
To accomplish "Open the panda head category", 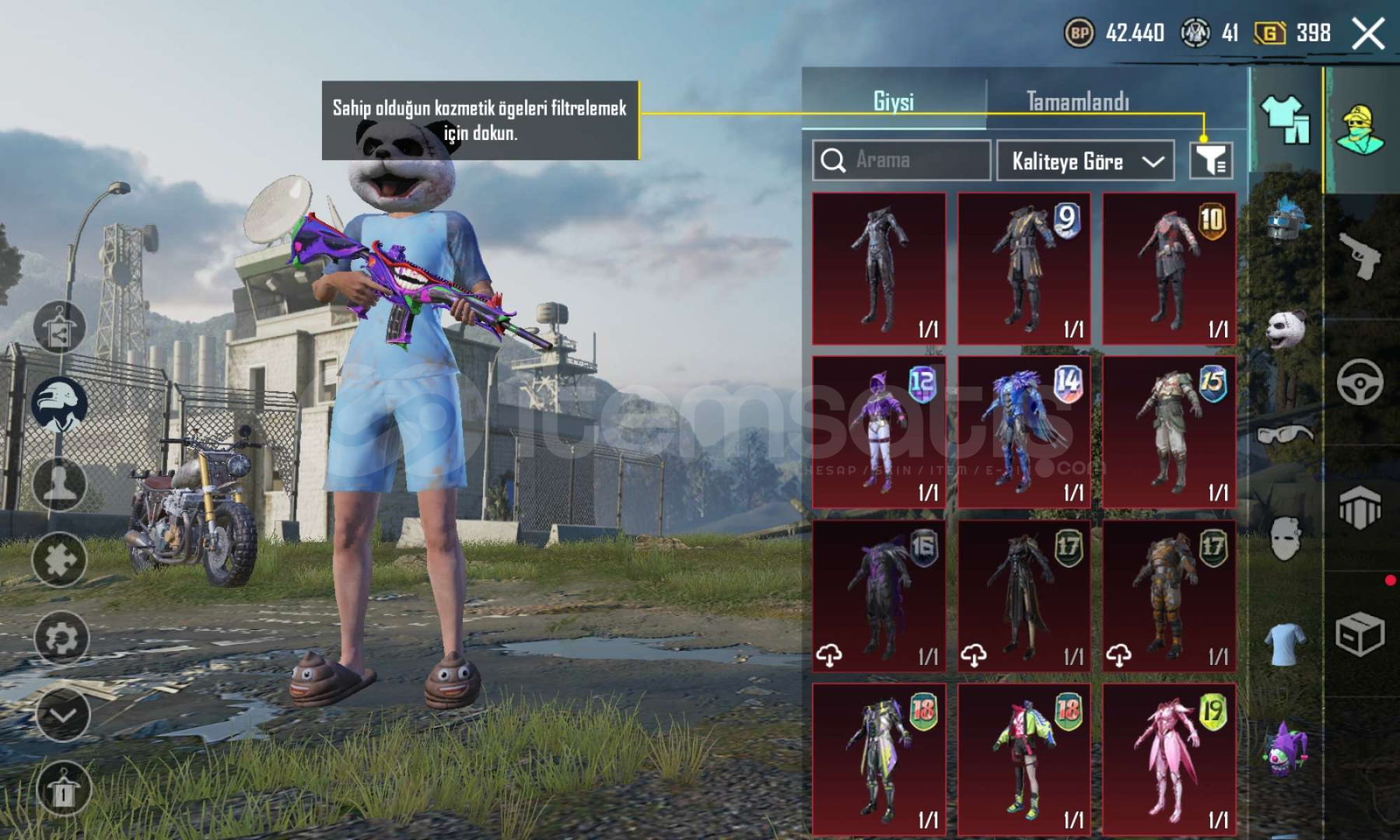I will pos(1285,328).
